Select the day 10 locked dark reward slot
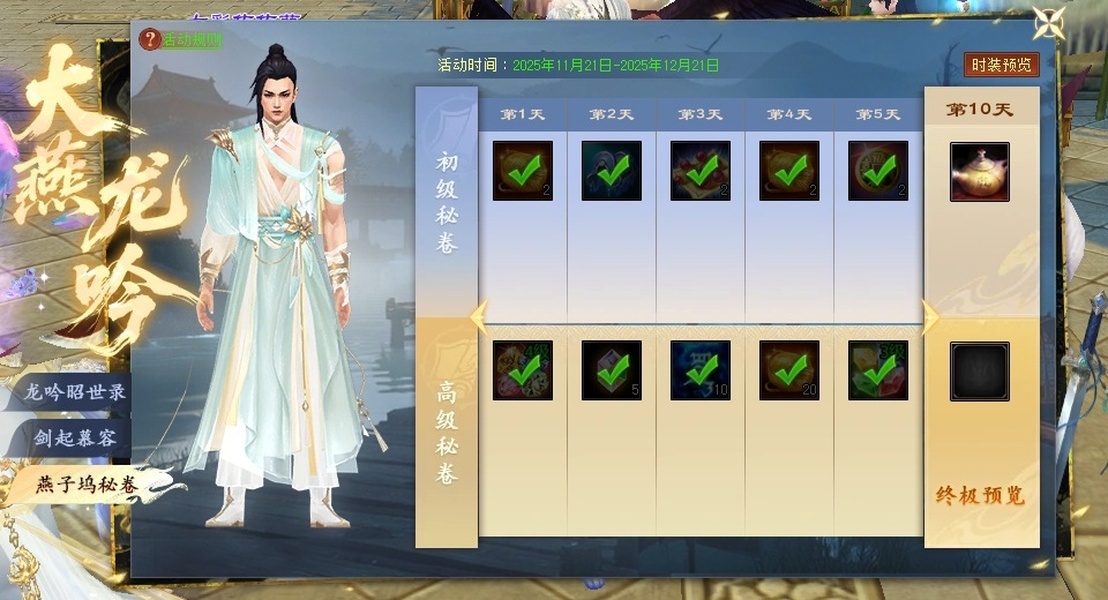This screenshot has height=600, width=1108. 979,371
